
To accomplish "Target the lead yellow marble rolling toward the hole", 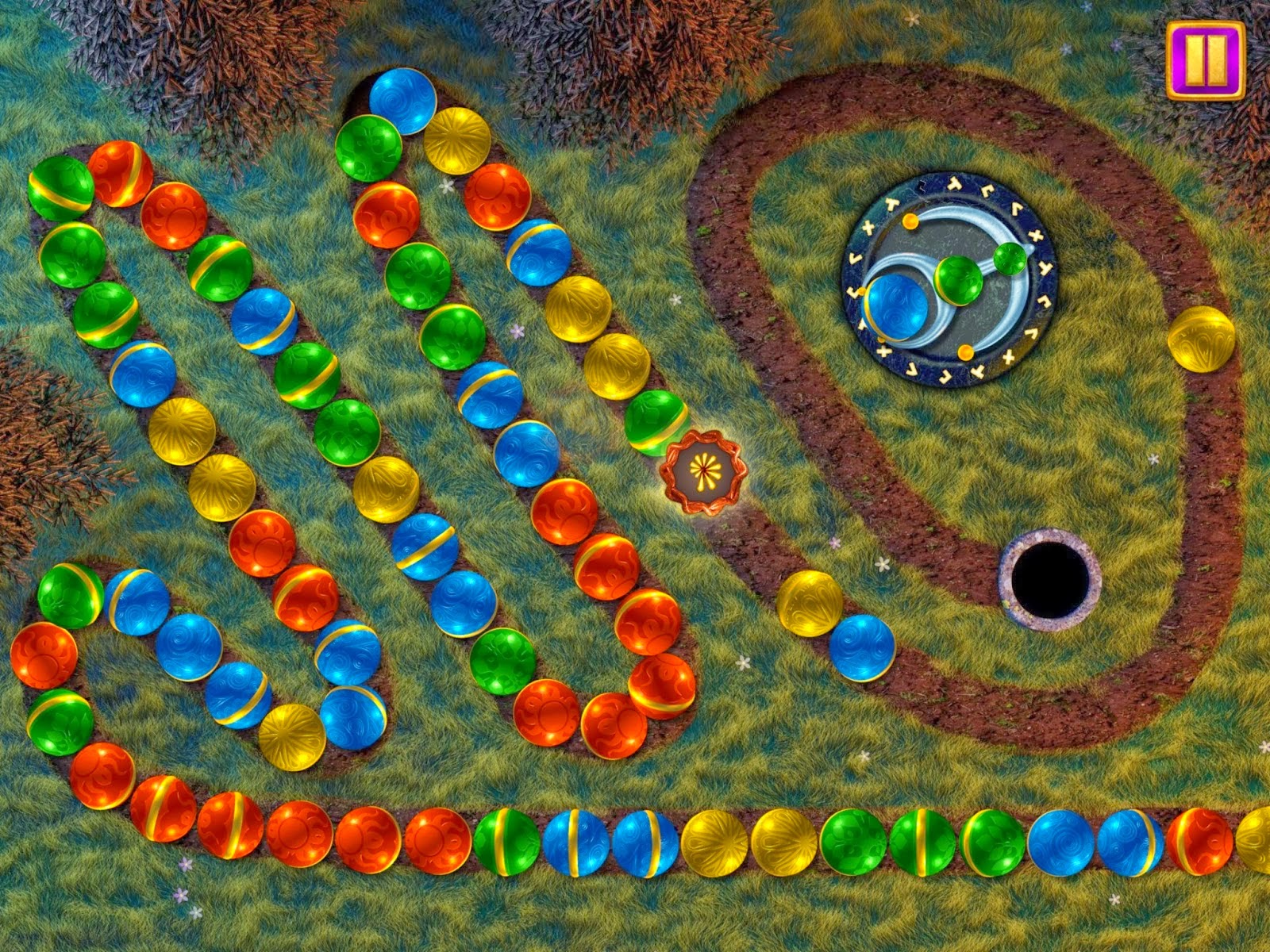I will 810,601.
